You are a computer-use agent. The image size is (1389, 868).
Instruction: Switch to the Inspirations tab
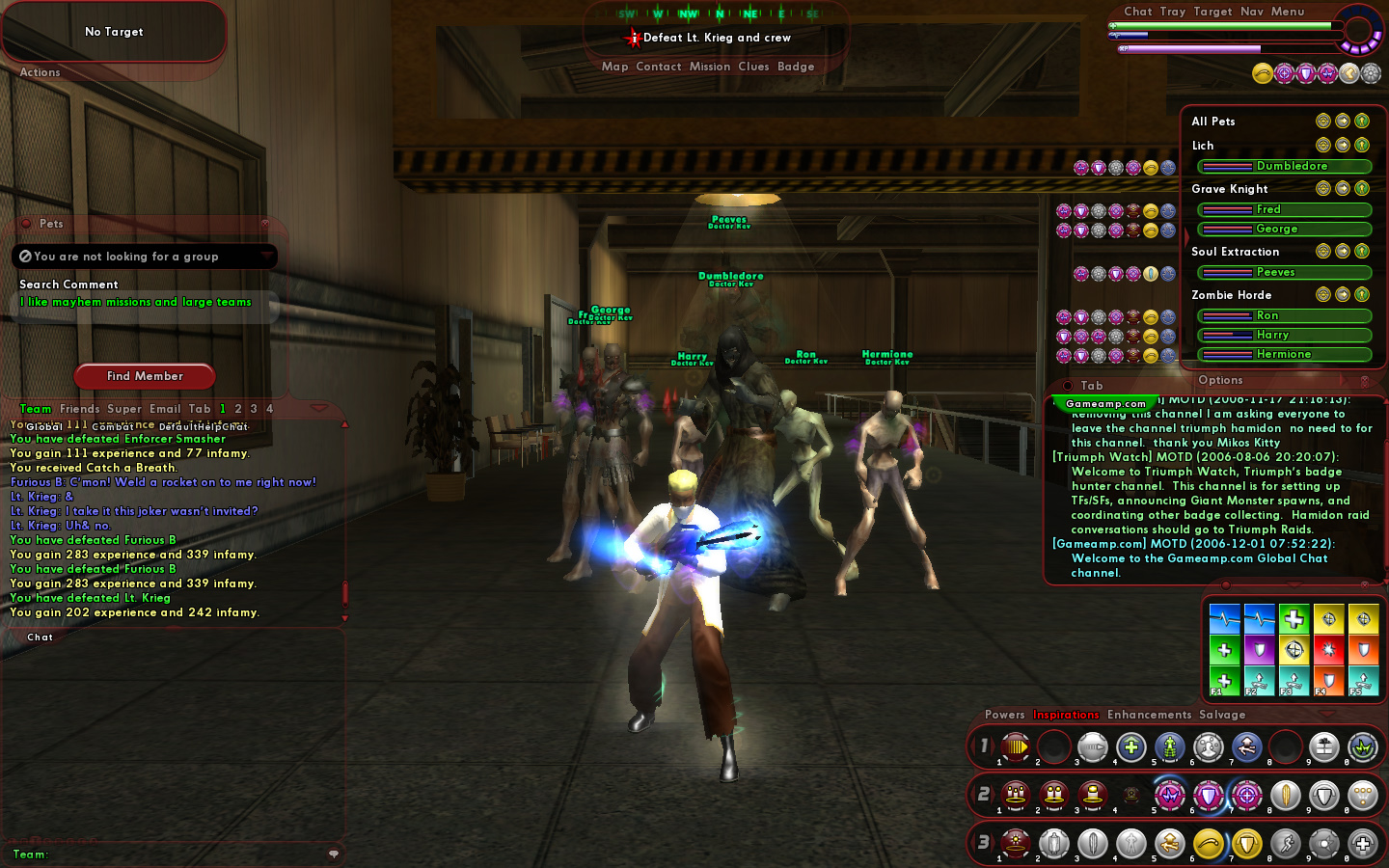click(1066, 715)
